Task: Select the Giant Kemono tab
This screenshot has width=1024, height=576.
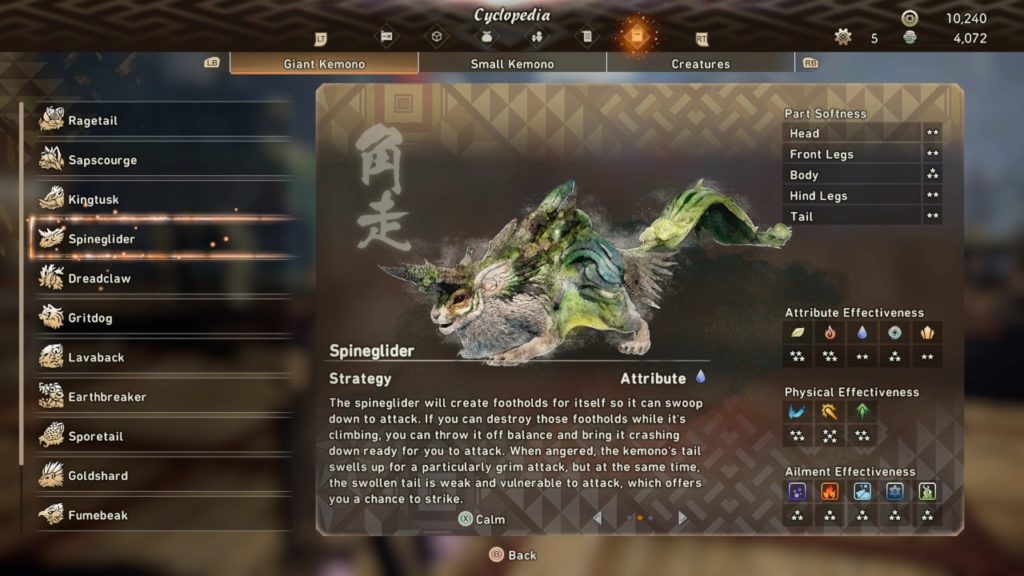Action: click(324, 64)
